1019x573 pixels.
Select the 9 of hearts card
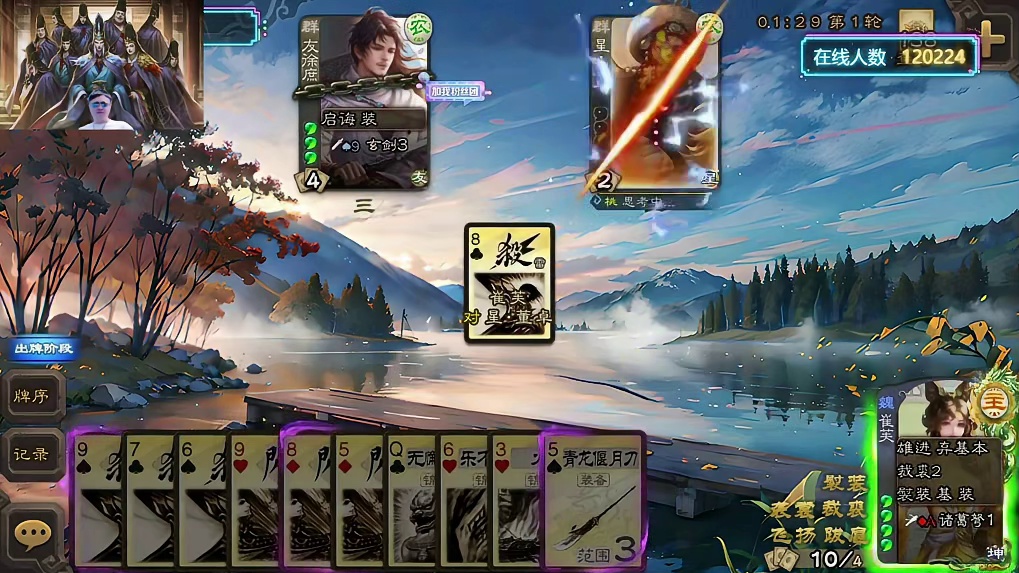tap(254, 500)
